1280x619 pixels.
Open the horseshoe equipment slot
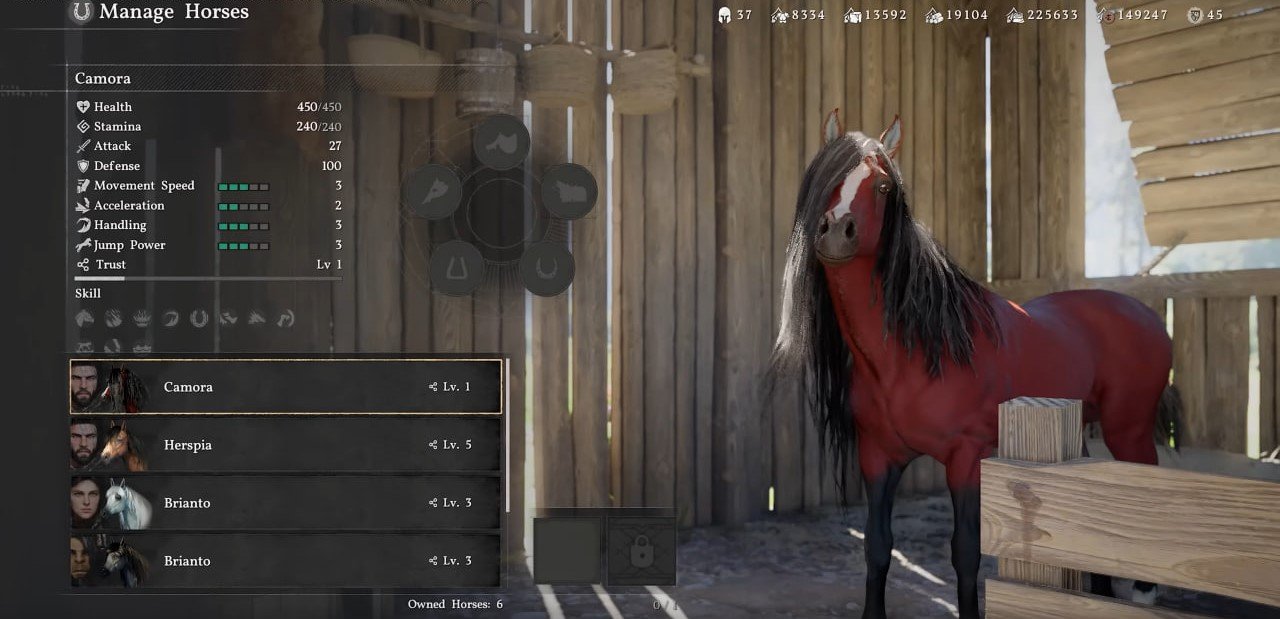click(x=547, y=267)
